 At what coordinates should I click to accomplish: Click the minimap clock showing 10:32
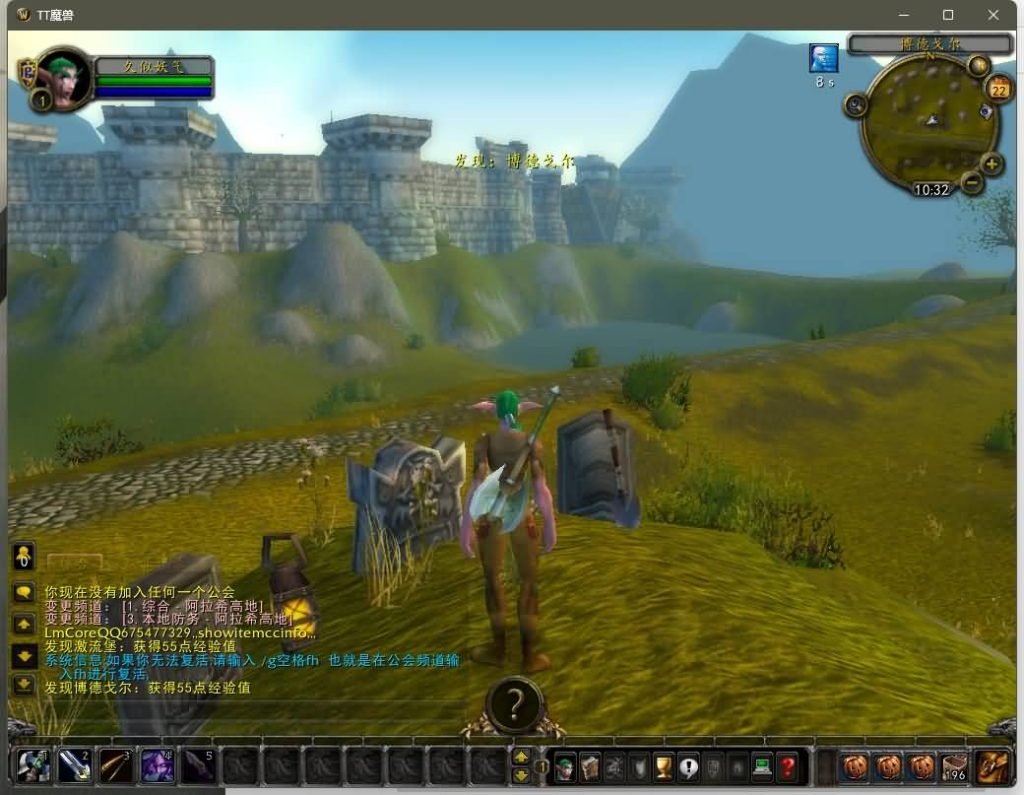click(x=931, y=189)
